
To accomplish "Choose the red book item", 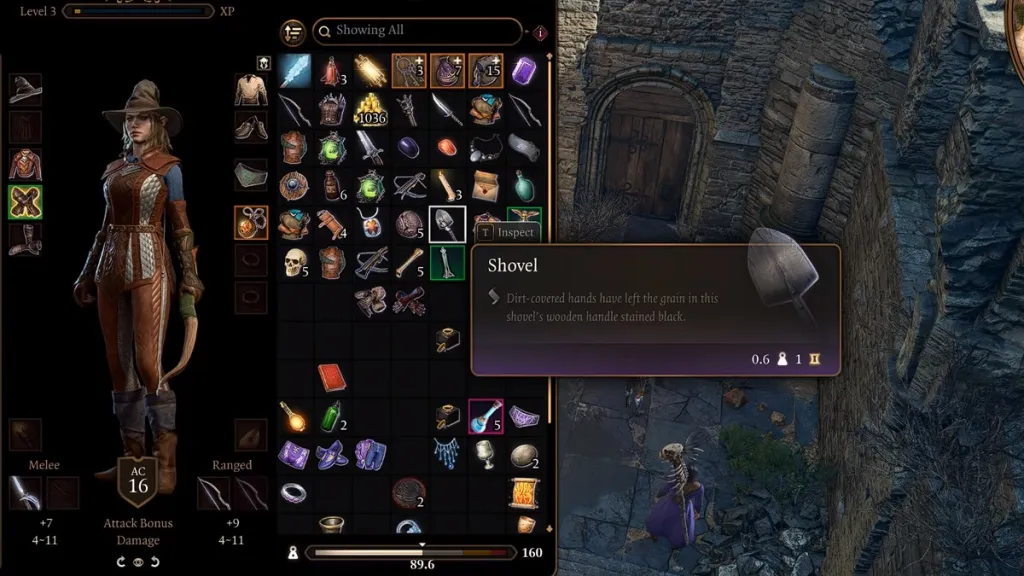I will [x=332, y=377].
